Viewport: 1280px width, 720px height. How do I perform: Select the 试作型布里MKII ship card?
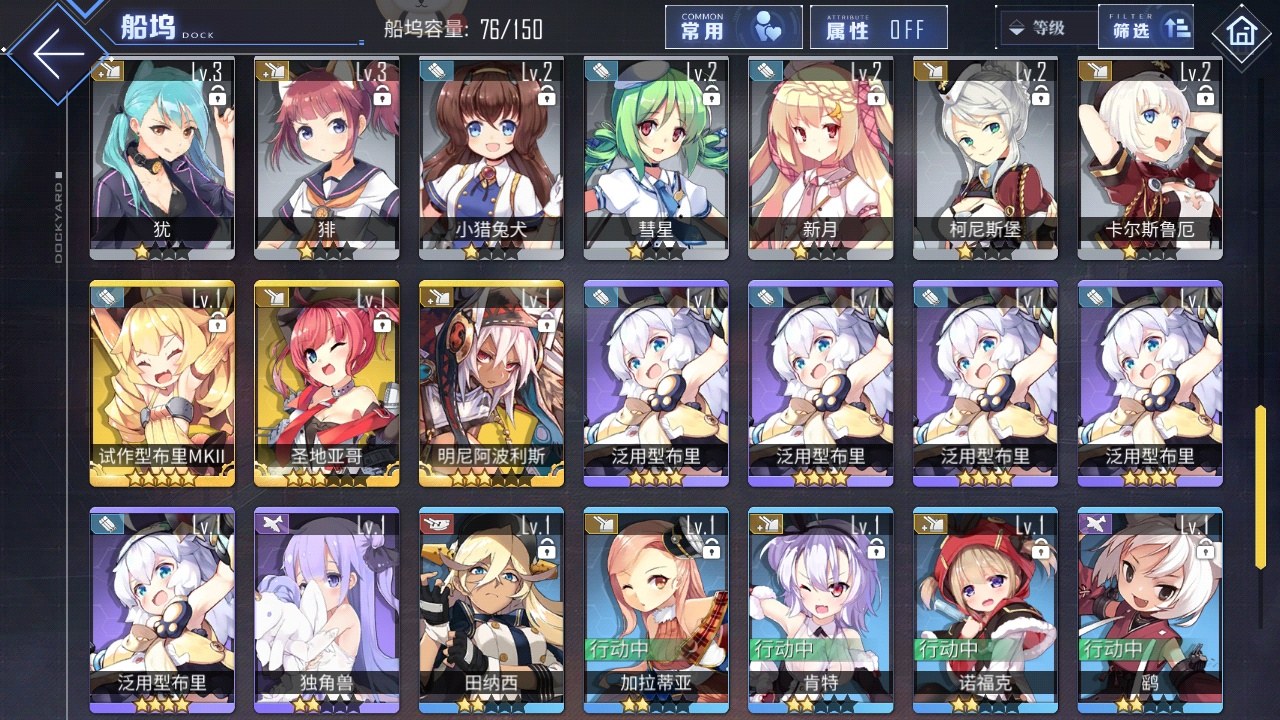pos(162,382)
